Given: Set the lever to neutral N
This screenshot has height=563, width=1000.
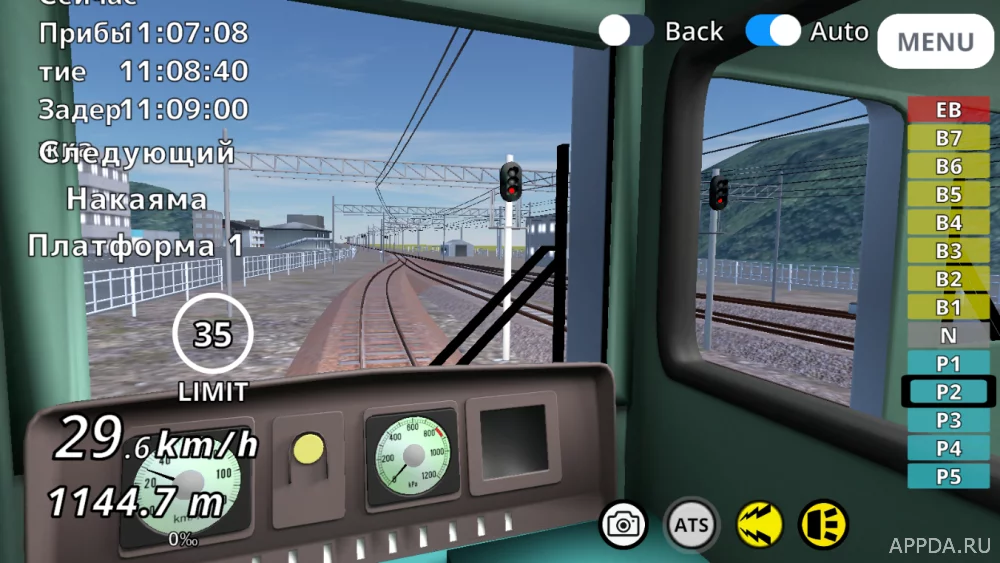Looking at the screenshot, I should 948,335.
